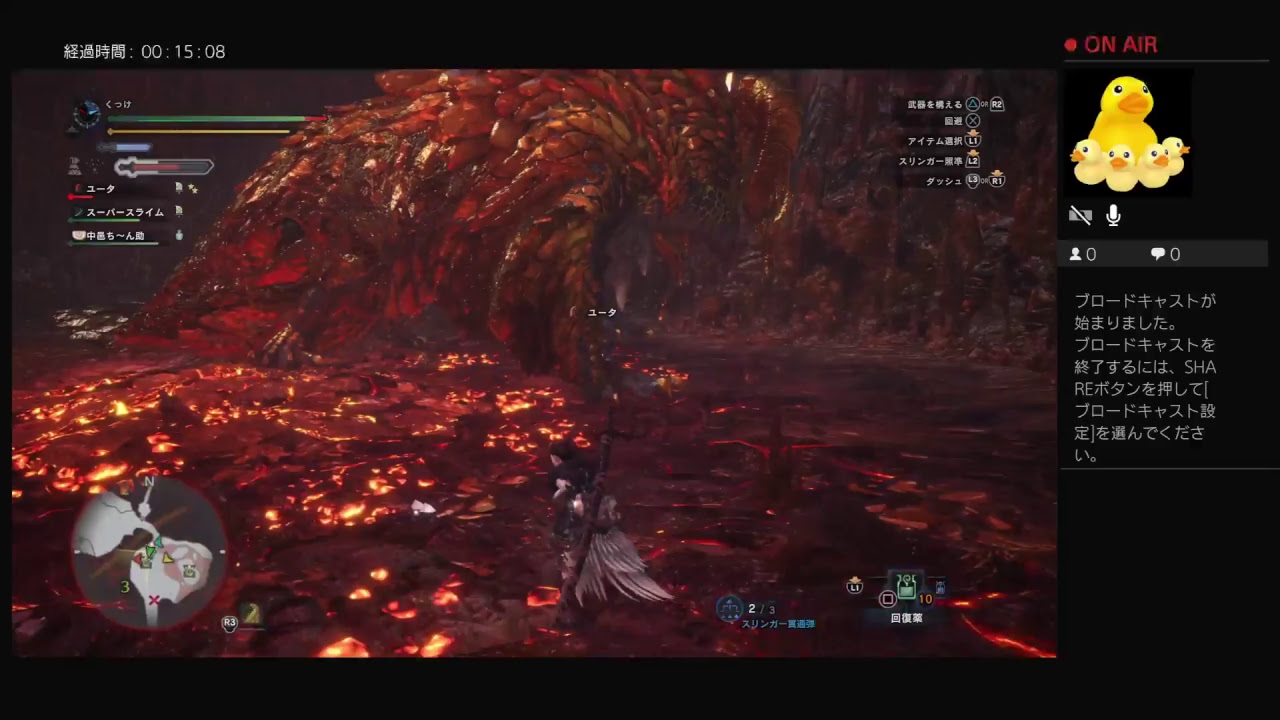1280x720 pixels.
Task: Click the player compass icon beside くっけ
Action: 87,114
